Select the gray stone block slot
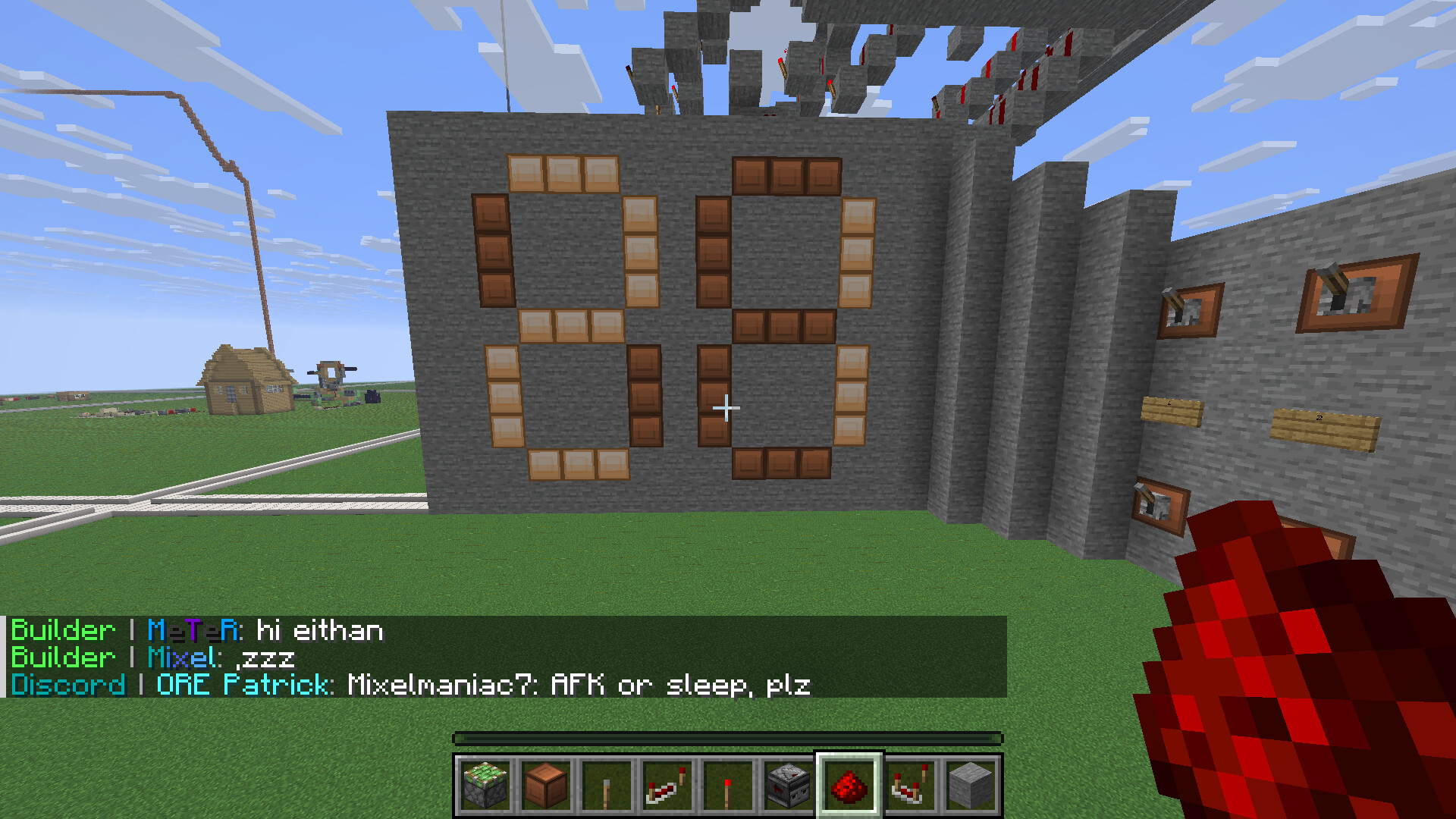The image size is (1456, 819). coord(971,786)
